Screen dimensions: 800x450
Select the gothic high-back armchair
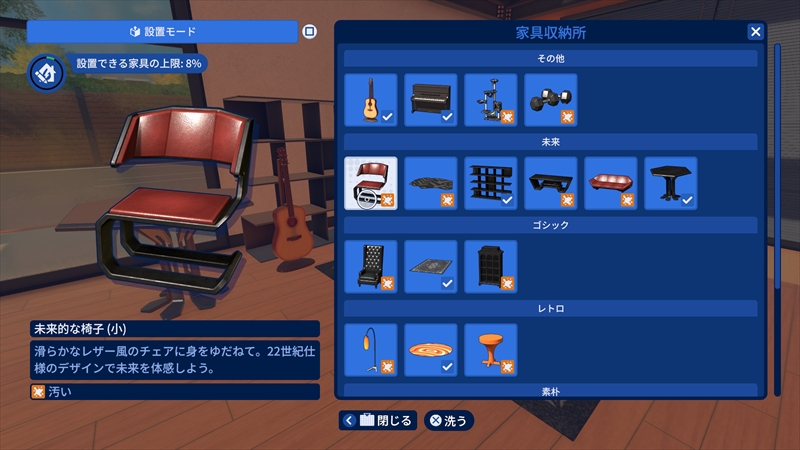click(371, 266)
